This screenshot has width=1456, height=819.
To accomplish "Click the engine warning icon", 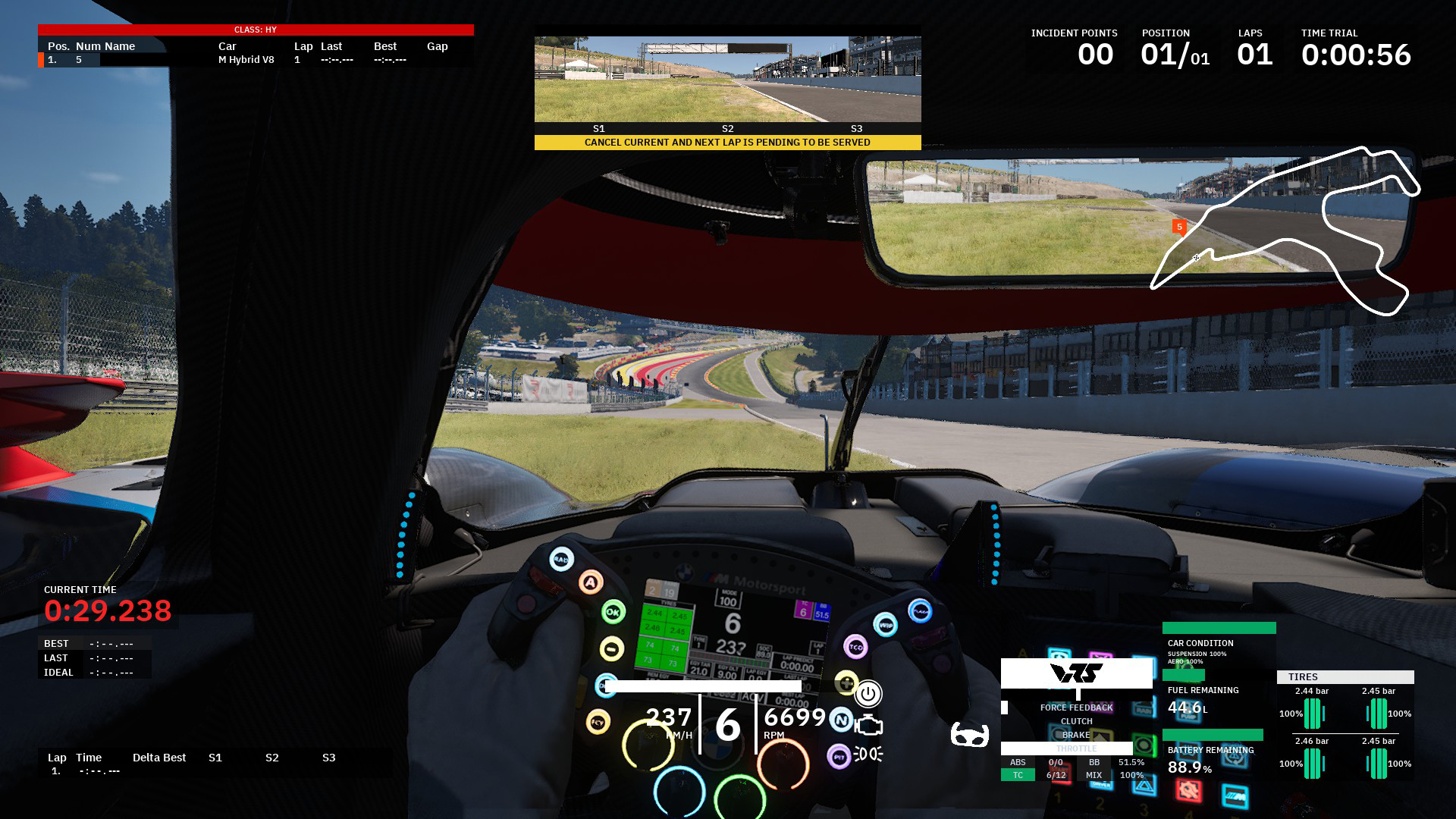I will coord(869,726).
